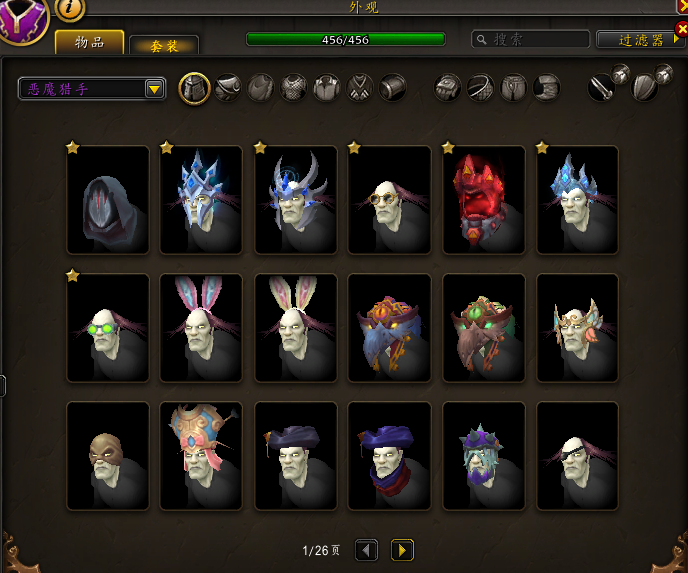The width and height of the screenshot is (688, 573).
Task: Pick the pink bunny ears appearance
Action: [202, 328]
